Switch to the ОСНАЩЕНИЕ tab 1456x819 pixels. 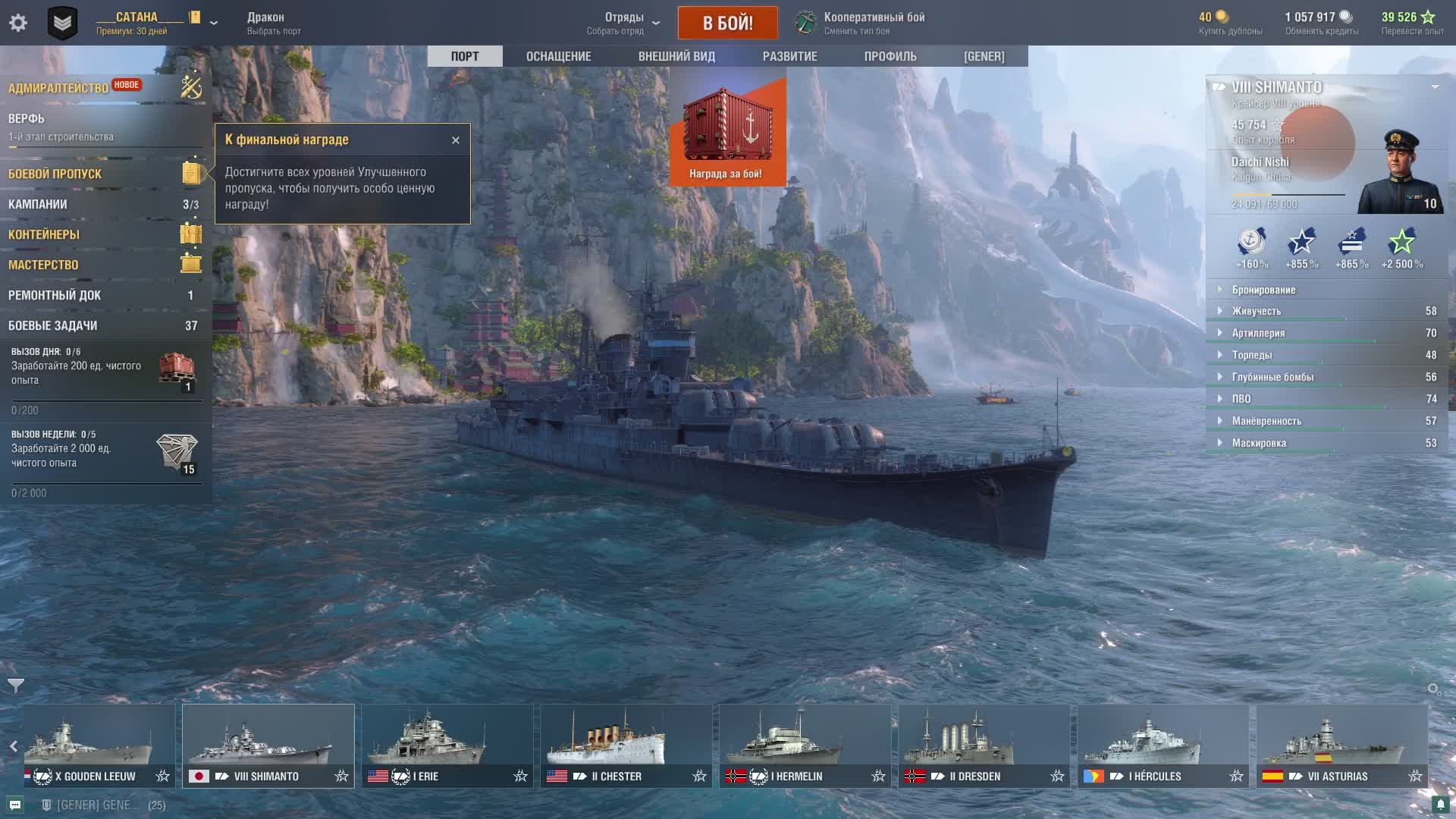(x=558, y=56)
